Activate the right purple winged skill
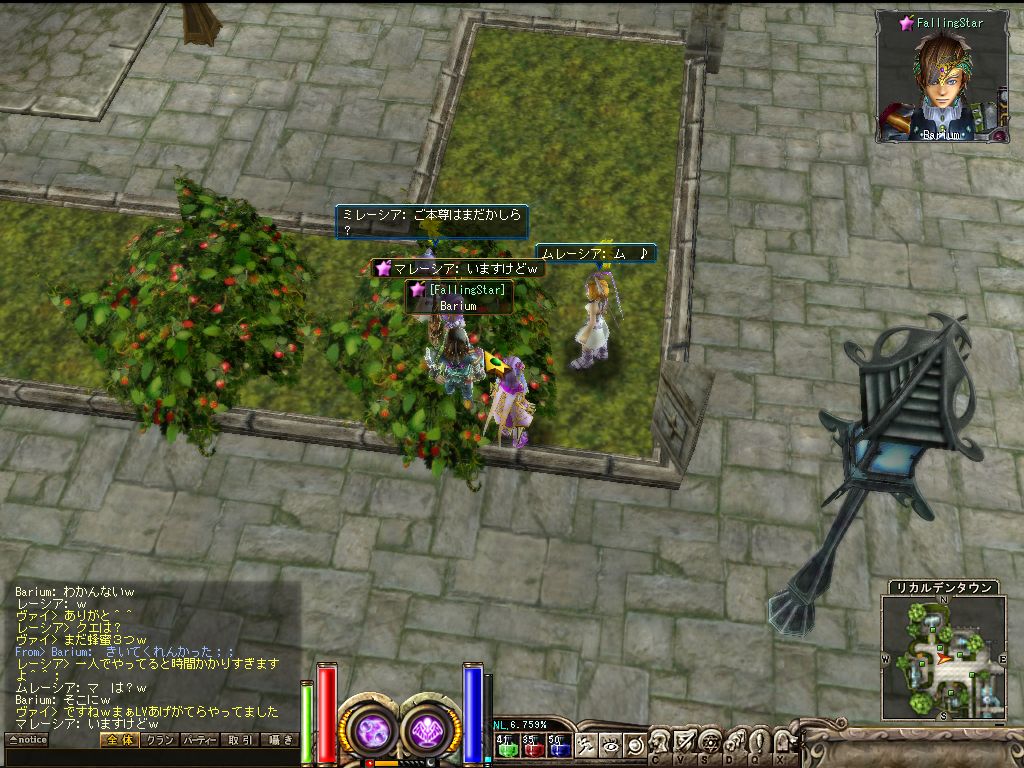Image resolution: width=1024 pixels, height=768 pixels. [x=431, y=729]
